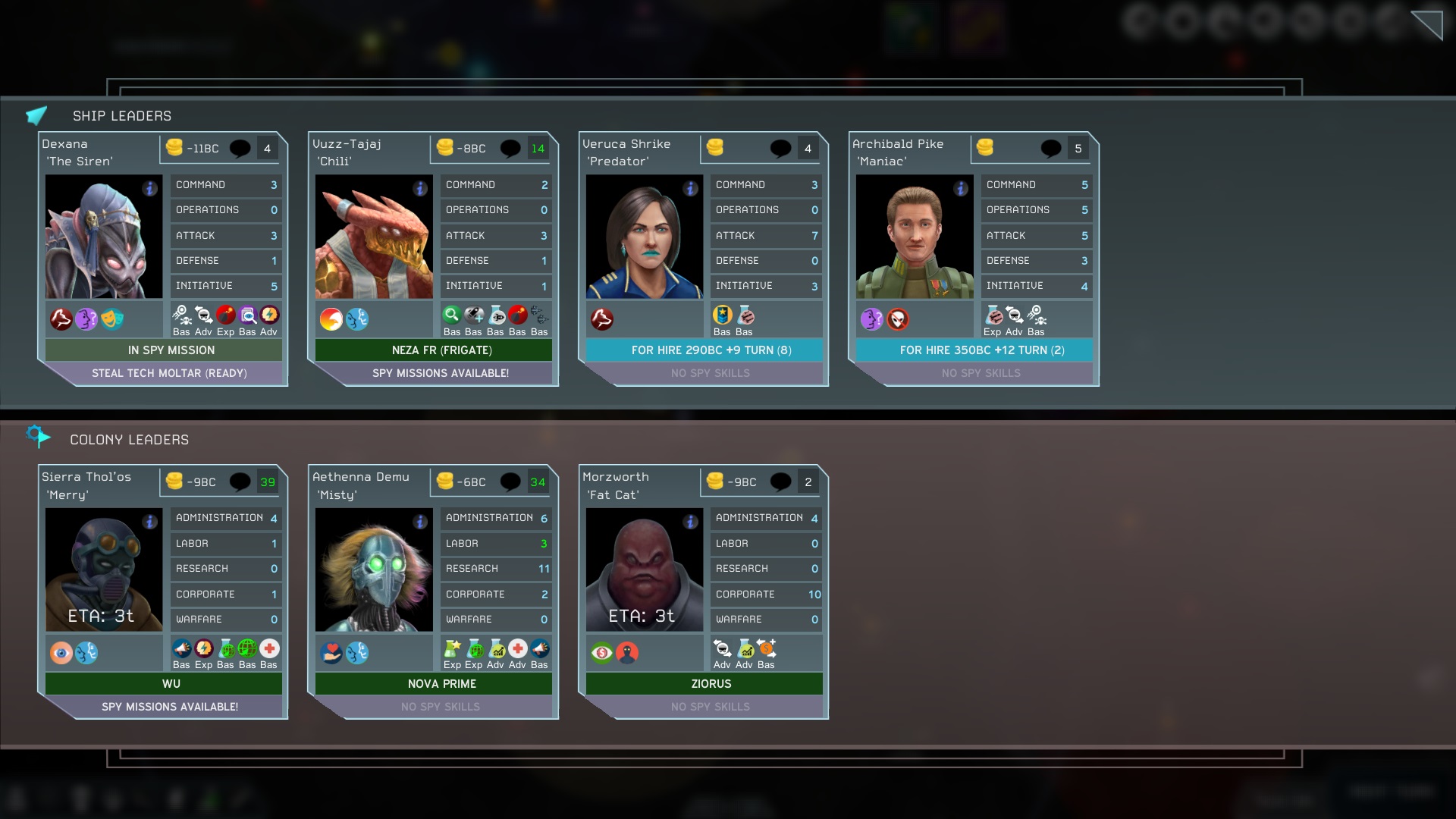This screenshot has width=1456, height=819.
Task: View Aethenna Demu's info details
Action: (420, 522)
